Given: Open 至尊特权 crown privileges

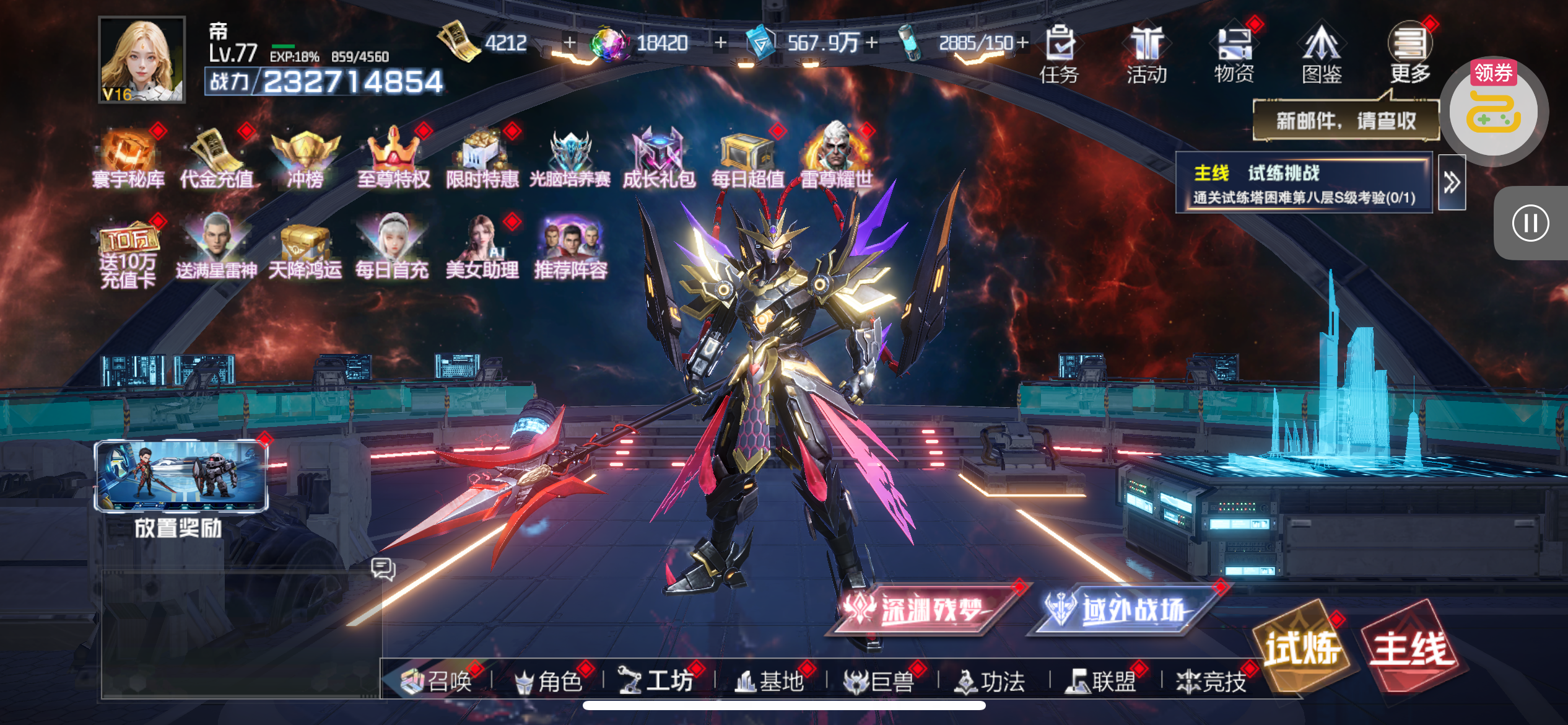Looking at the screenshot, I should [394, 159].
